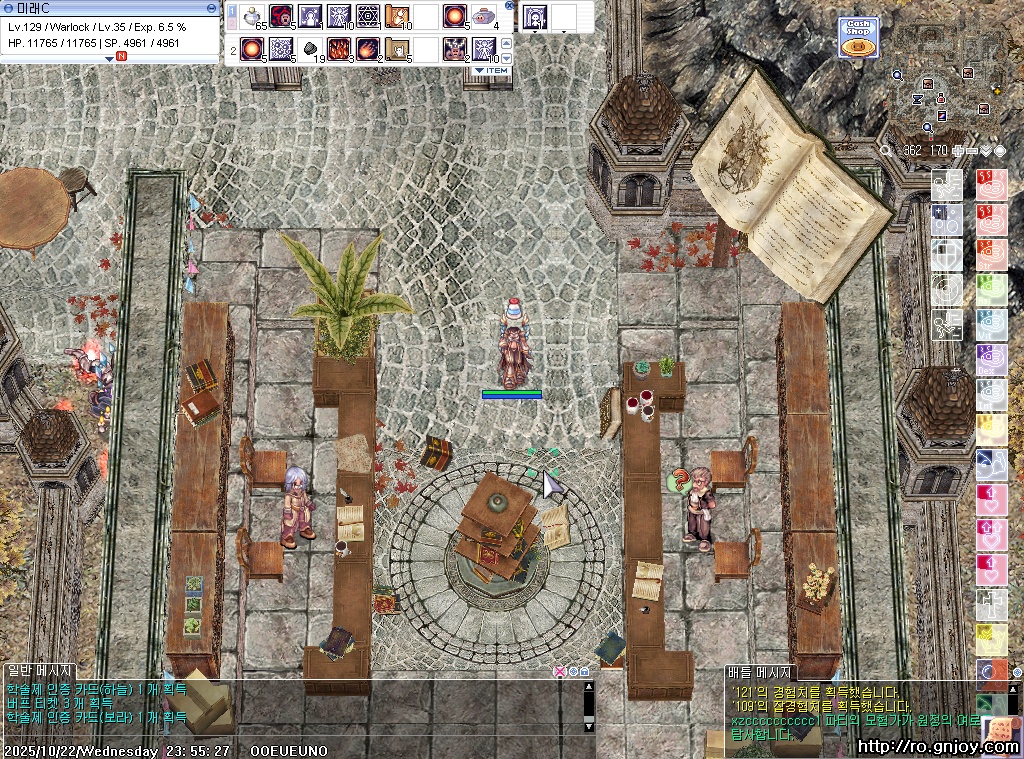Open the minimap search magnifier
1024x759 pixels.
coord(885,150)
